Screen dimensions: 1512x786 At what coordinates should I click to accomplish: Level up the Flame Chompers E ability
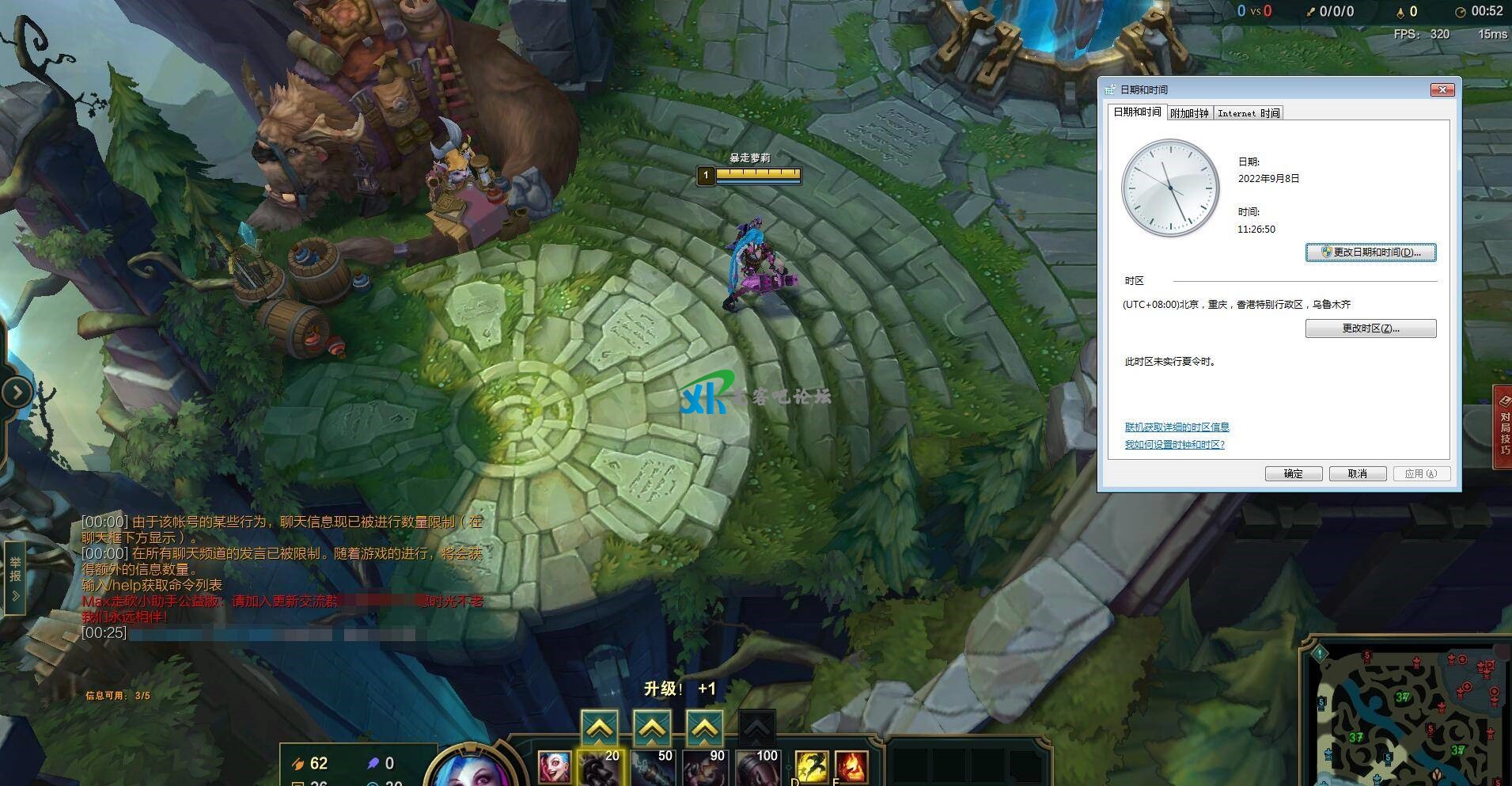click(x=704, y=727)
